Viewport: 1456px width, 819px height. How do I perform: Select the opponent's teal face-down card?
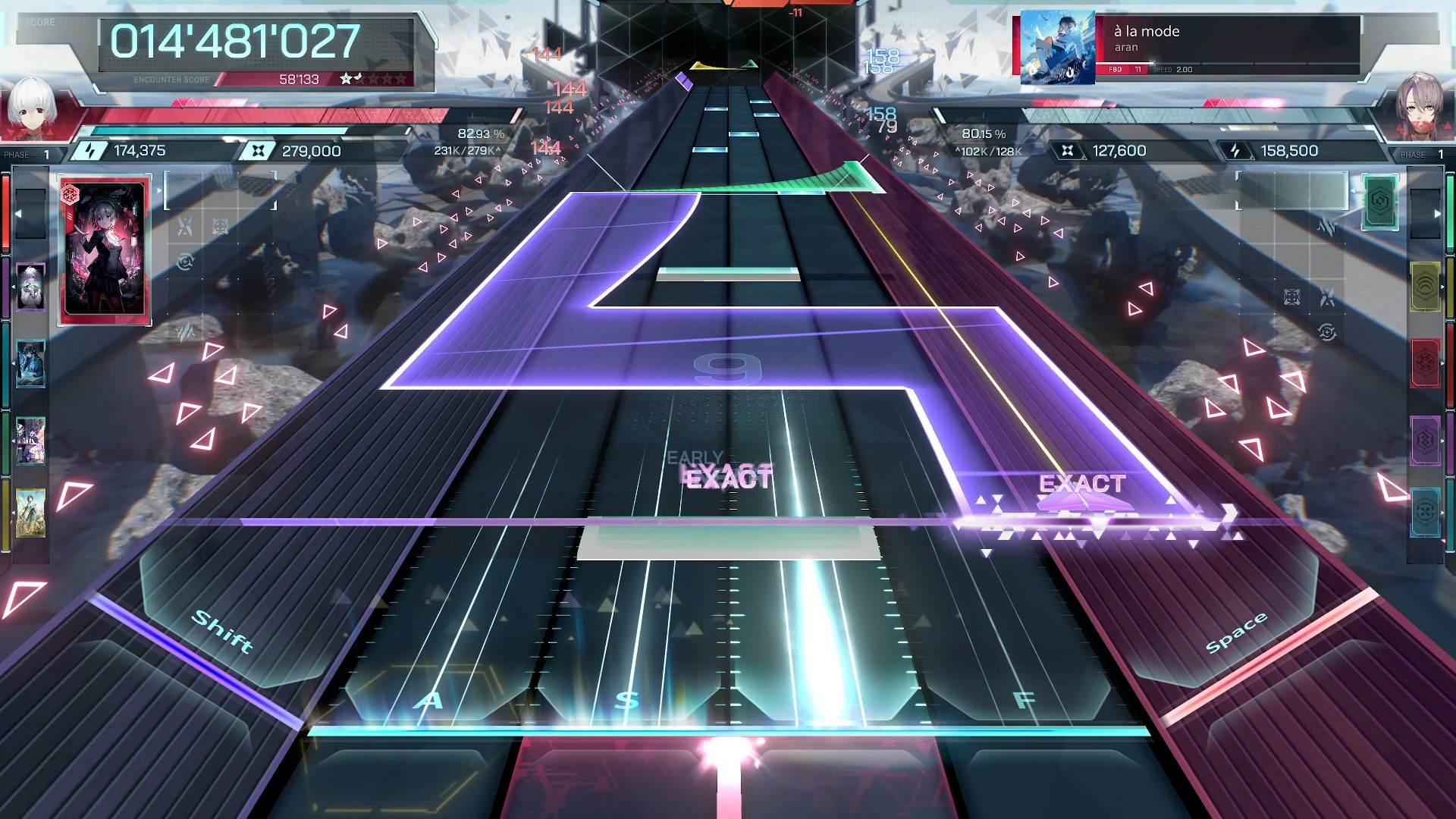tap(1425, 513)
